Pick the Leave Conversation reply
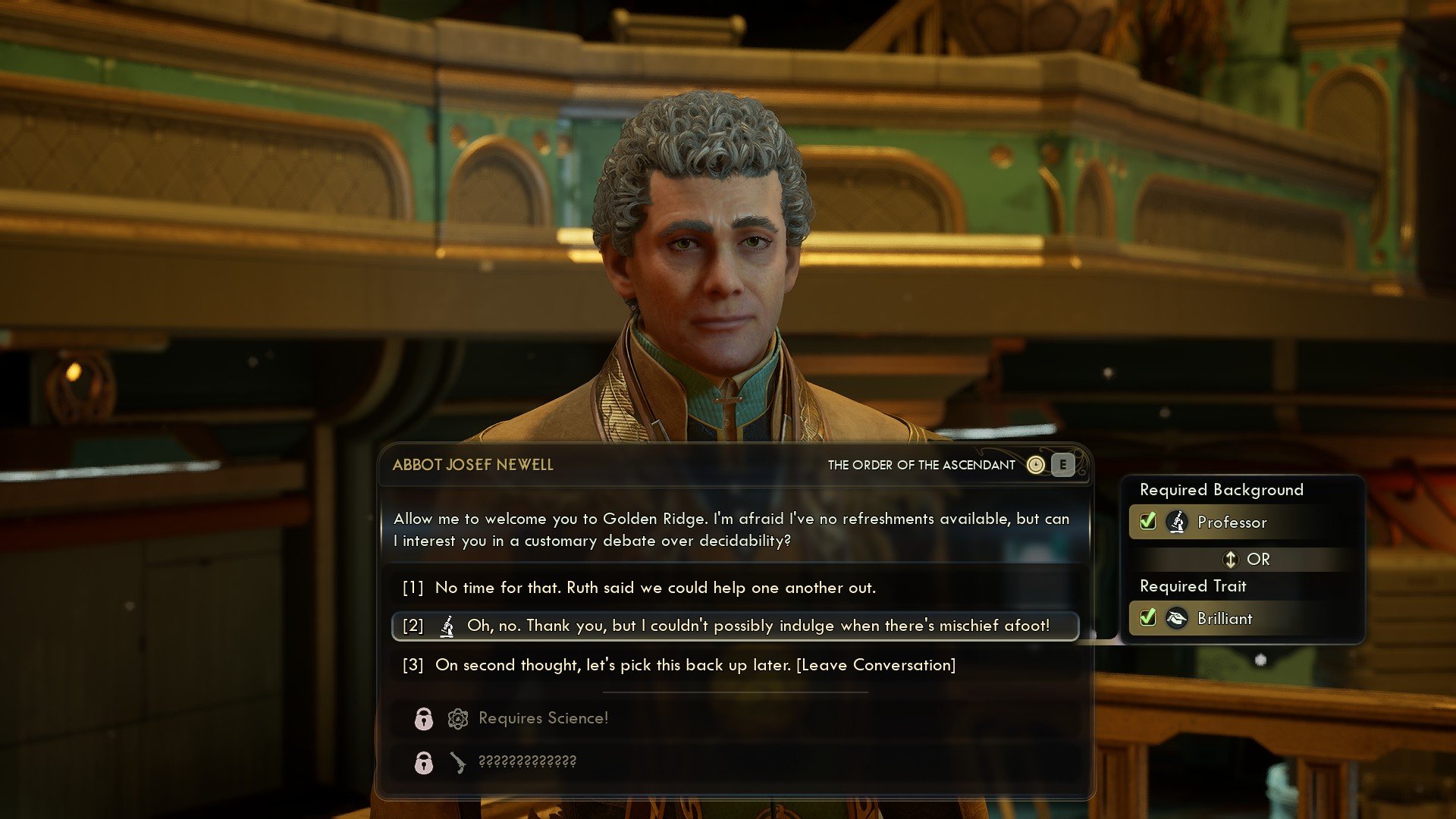 (695, 665)
